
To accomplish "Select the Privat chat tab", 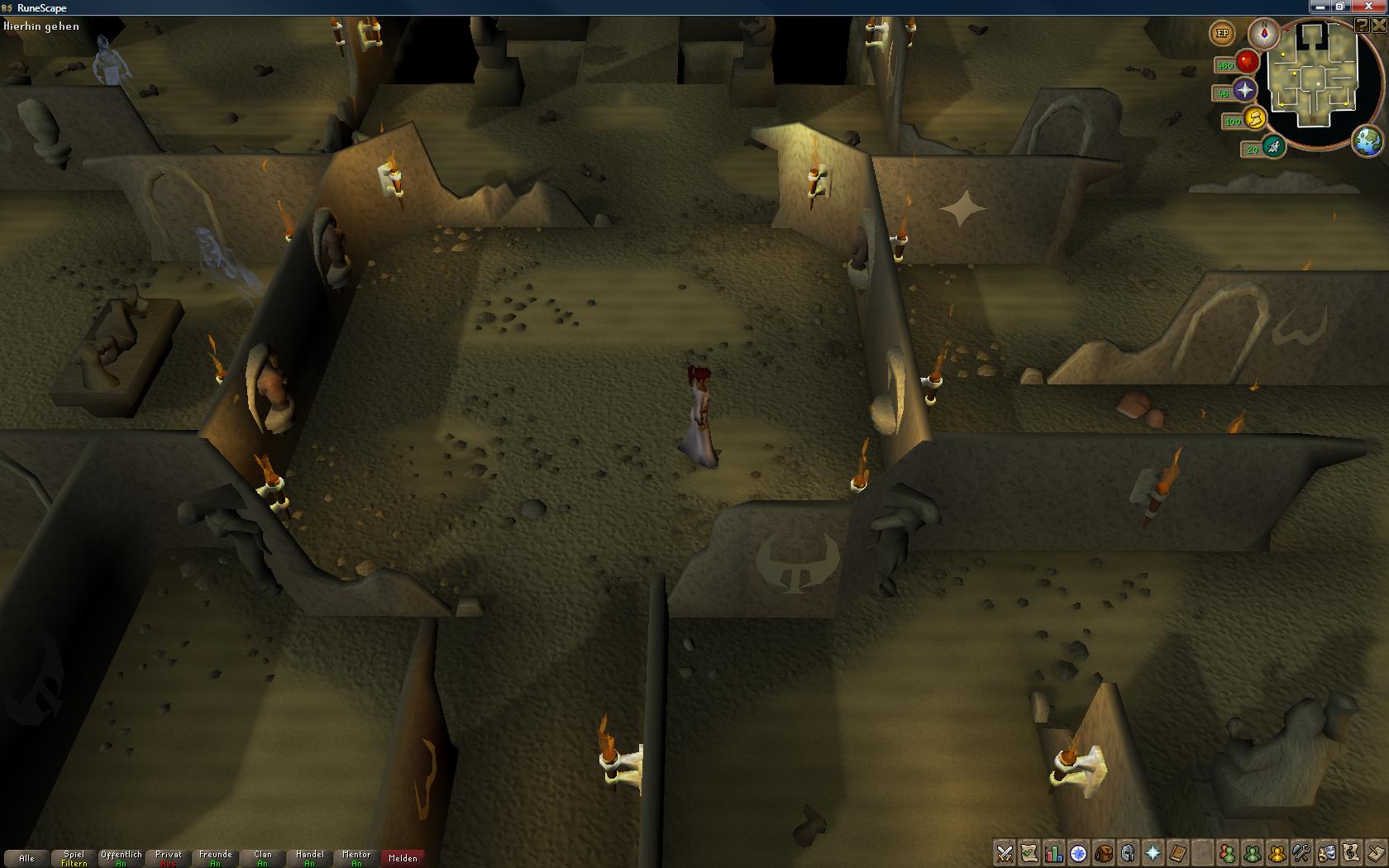I will (x=169, y=858).
